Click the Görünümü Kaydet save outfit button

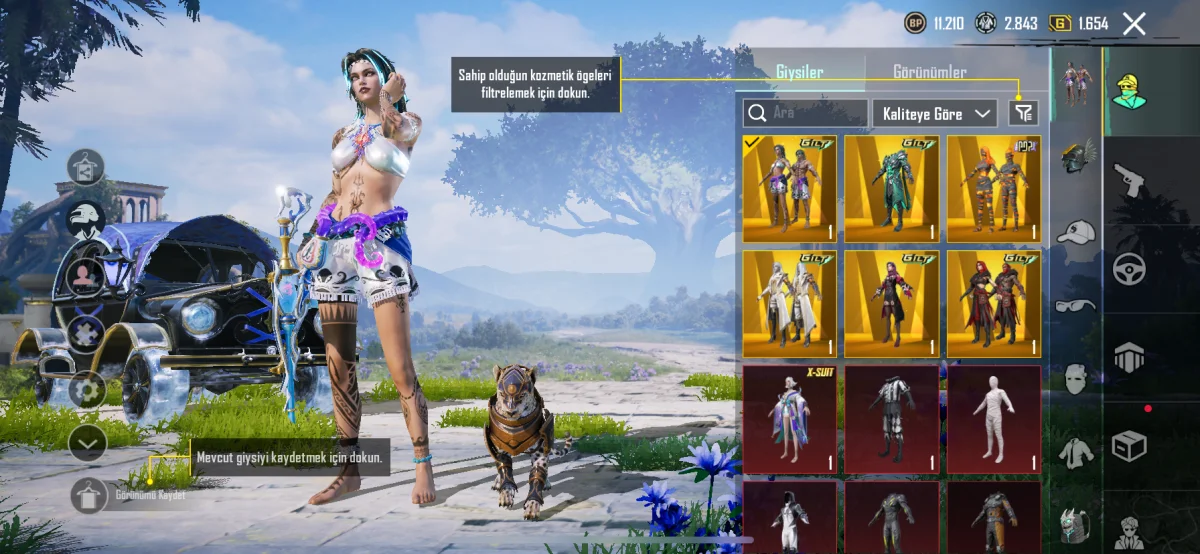(88, 495)
